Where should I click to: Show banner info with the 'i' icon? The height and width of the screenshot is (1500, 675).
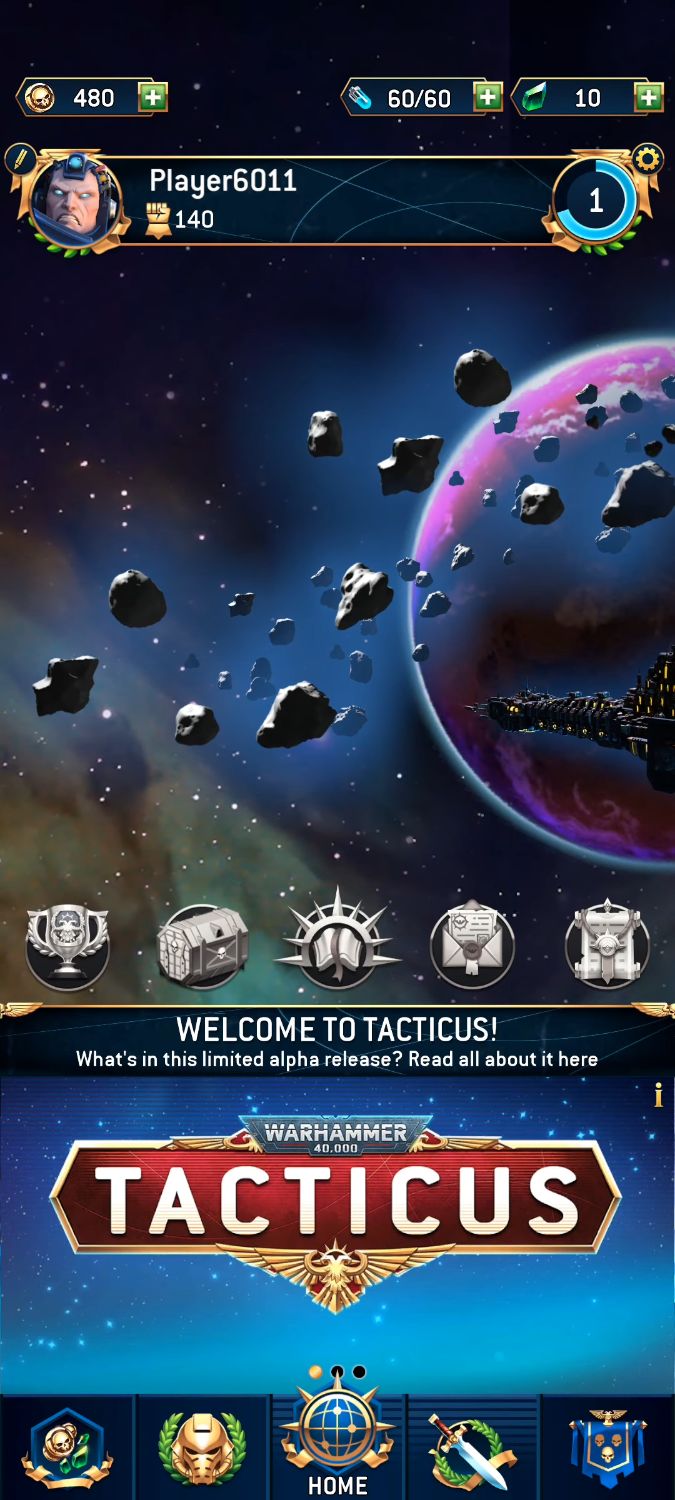658,1096
